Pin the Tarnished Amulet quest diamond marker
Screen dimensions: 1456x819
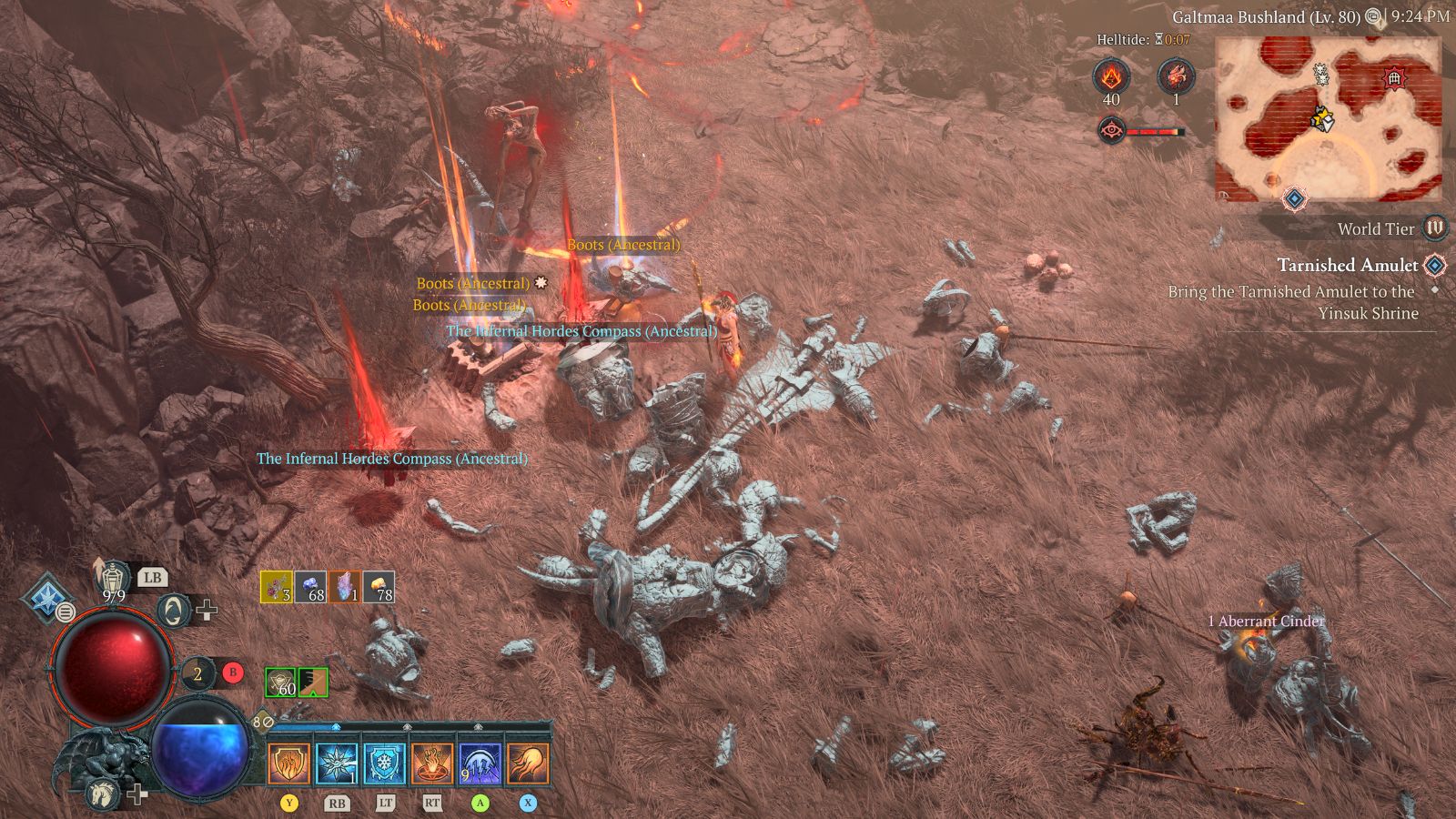coord(1434,266)
